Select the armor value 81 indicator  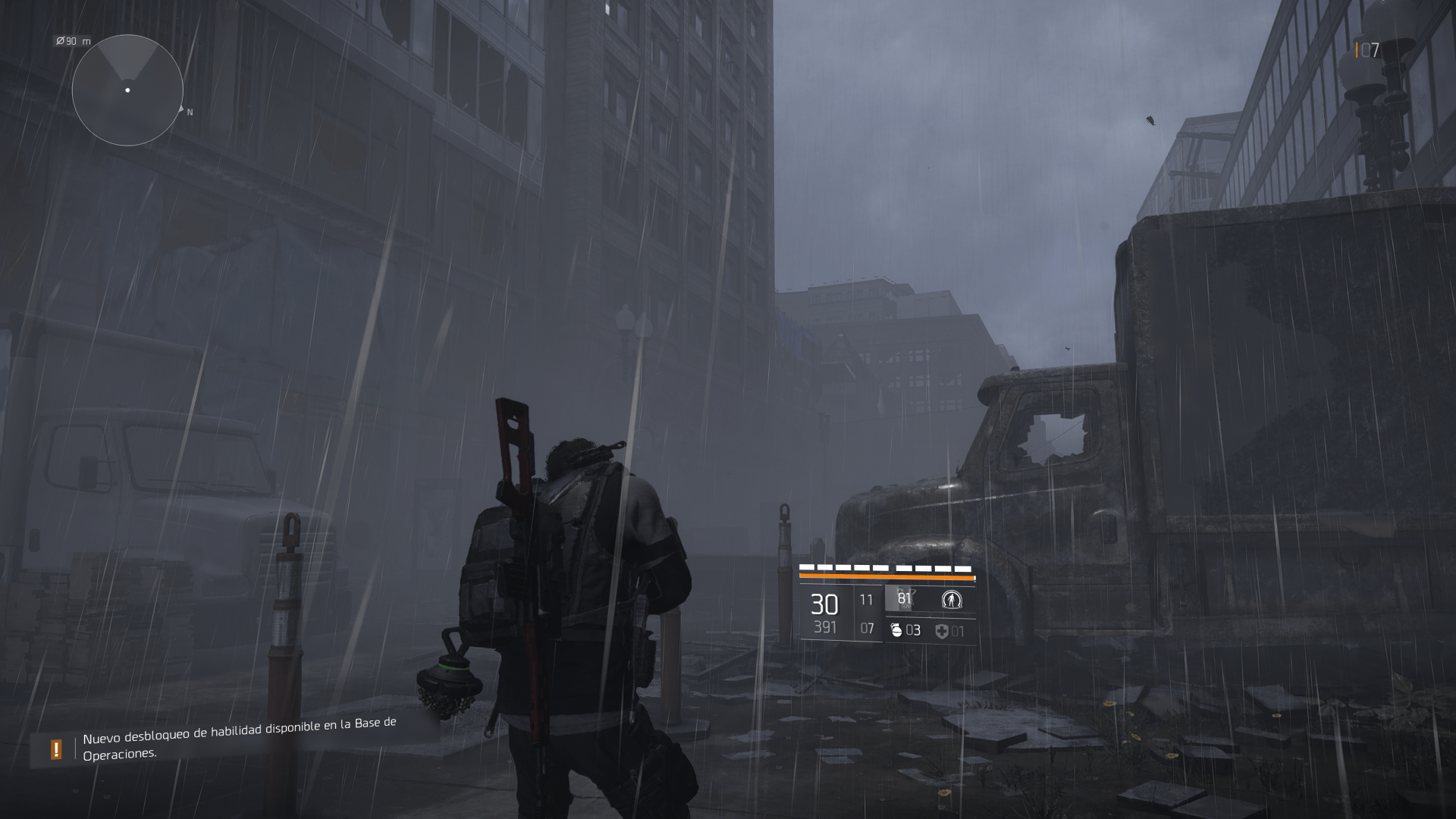(x=905, y=599)
